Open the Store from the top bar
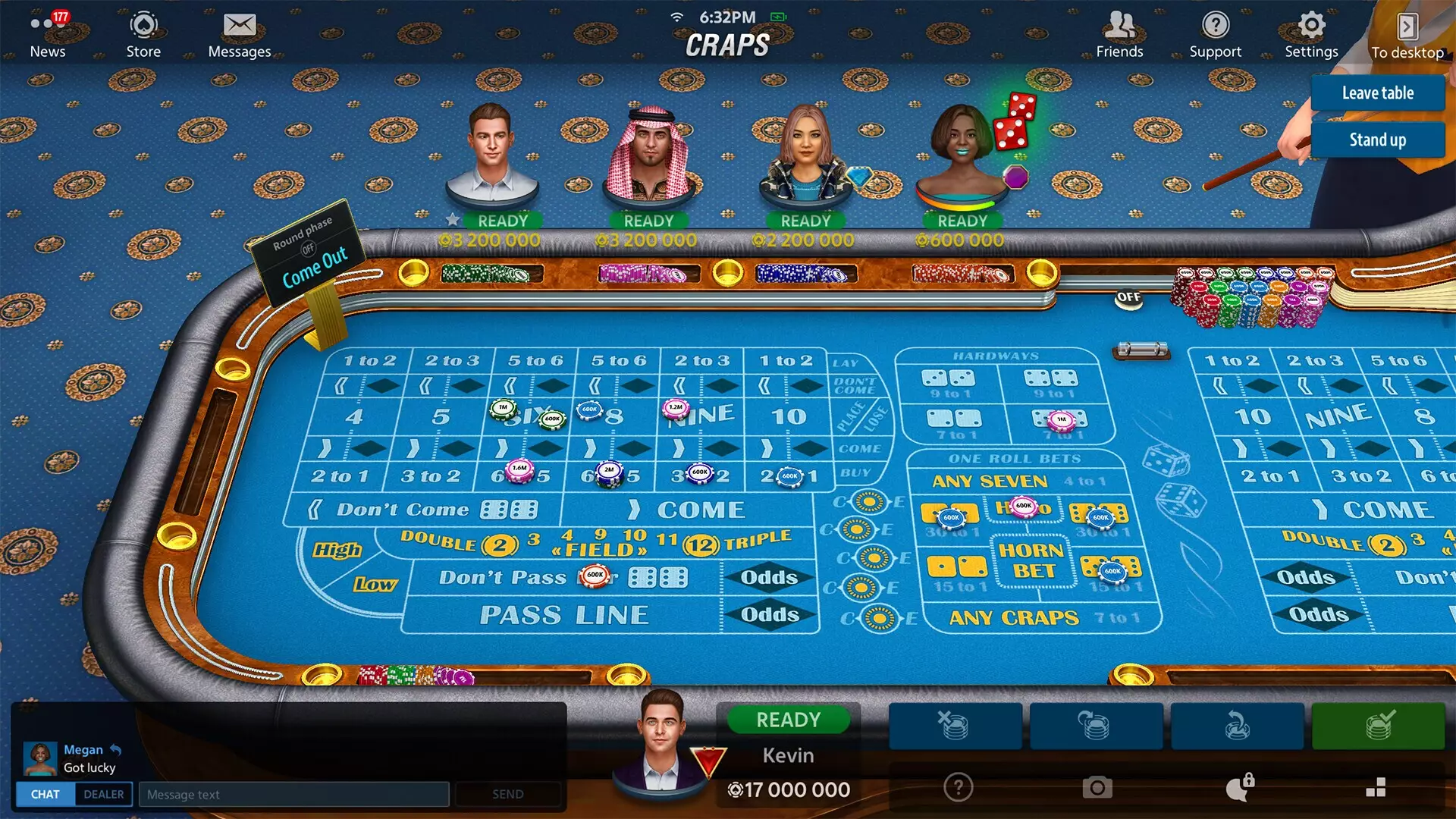 143,34
